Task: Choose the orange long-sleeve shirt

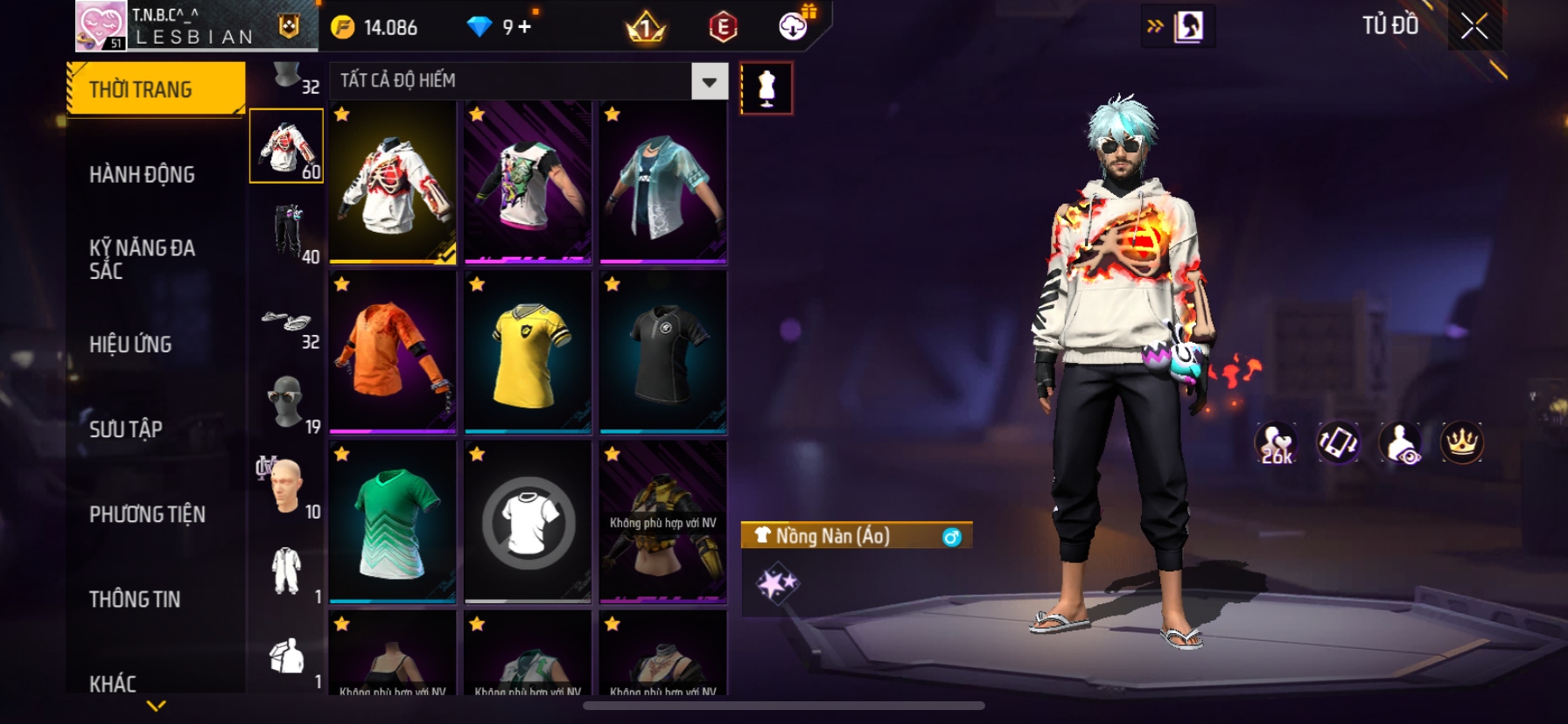Action: 393,352
